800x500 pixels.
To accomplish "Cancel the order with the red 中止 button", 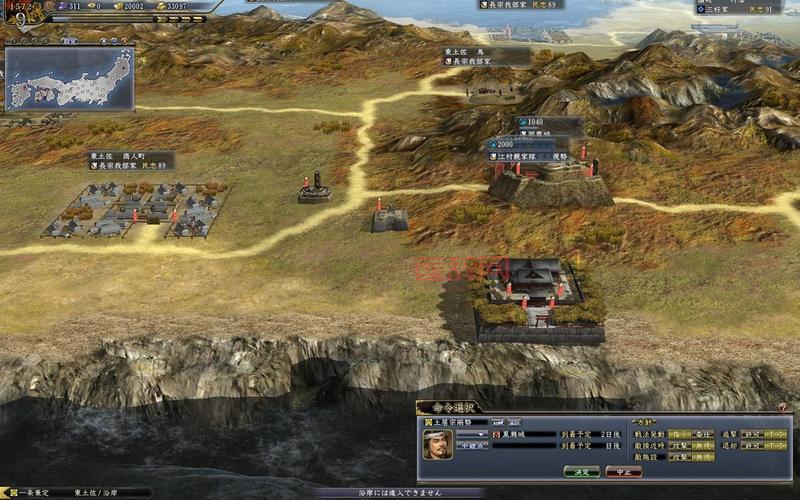I will coord(623,471).
